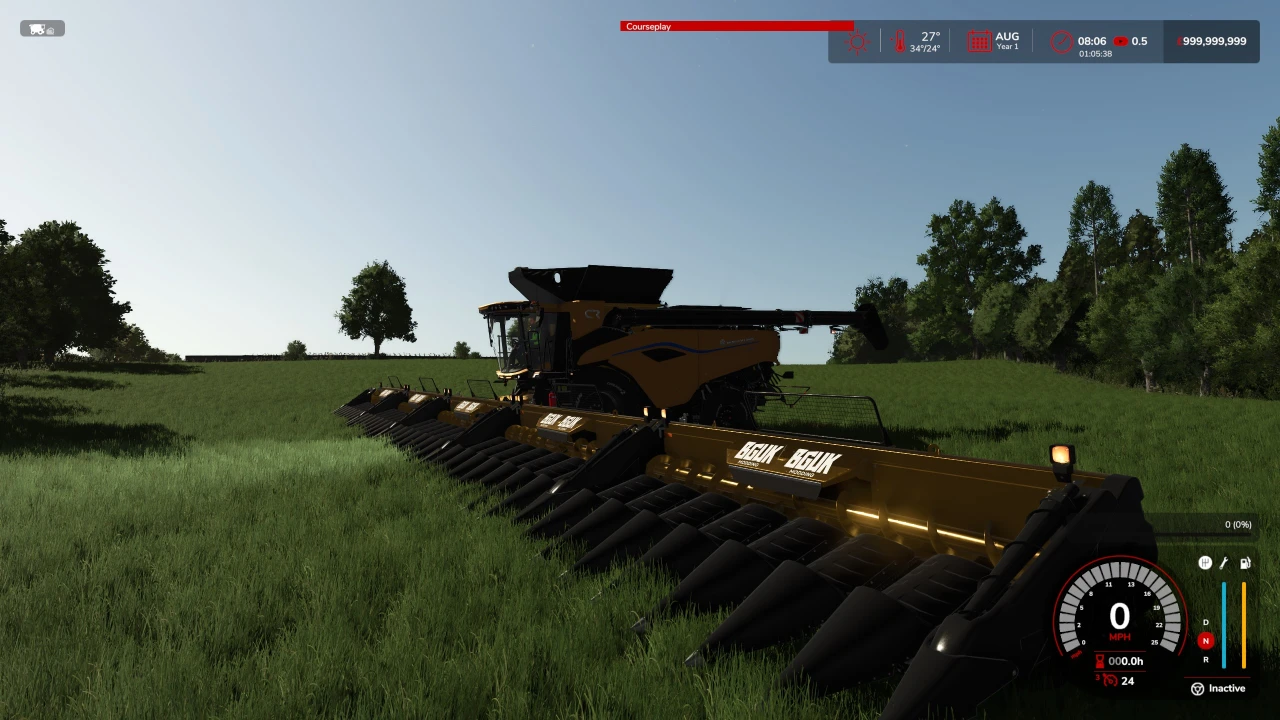Open the vehicle maintenance wrench icon

point(1224,562)
